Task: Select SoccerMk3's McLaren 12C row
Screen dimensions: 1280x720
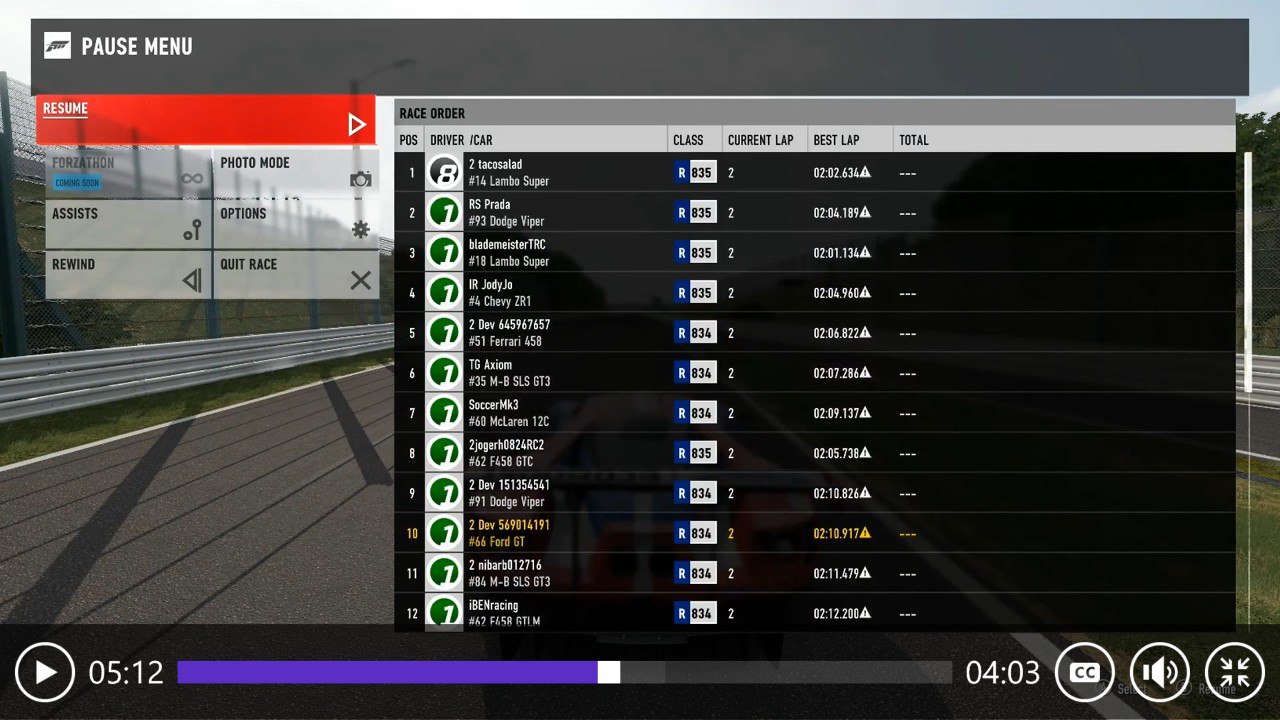Action: point(814,413)
